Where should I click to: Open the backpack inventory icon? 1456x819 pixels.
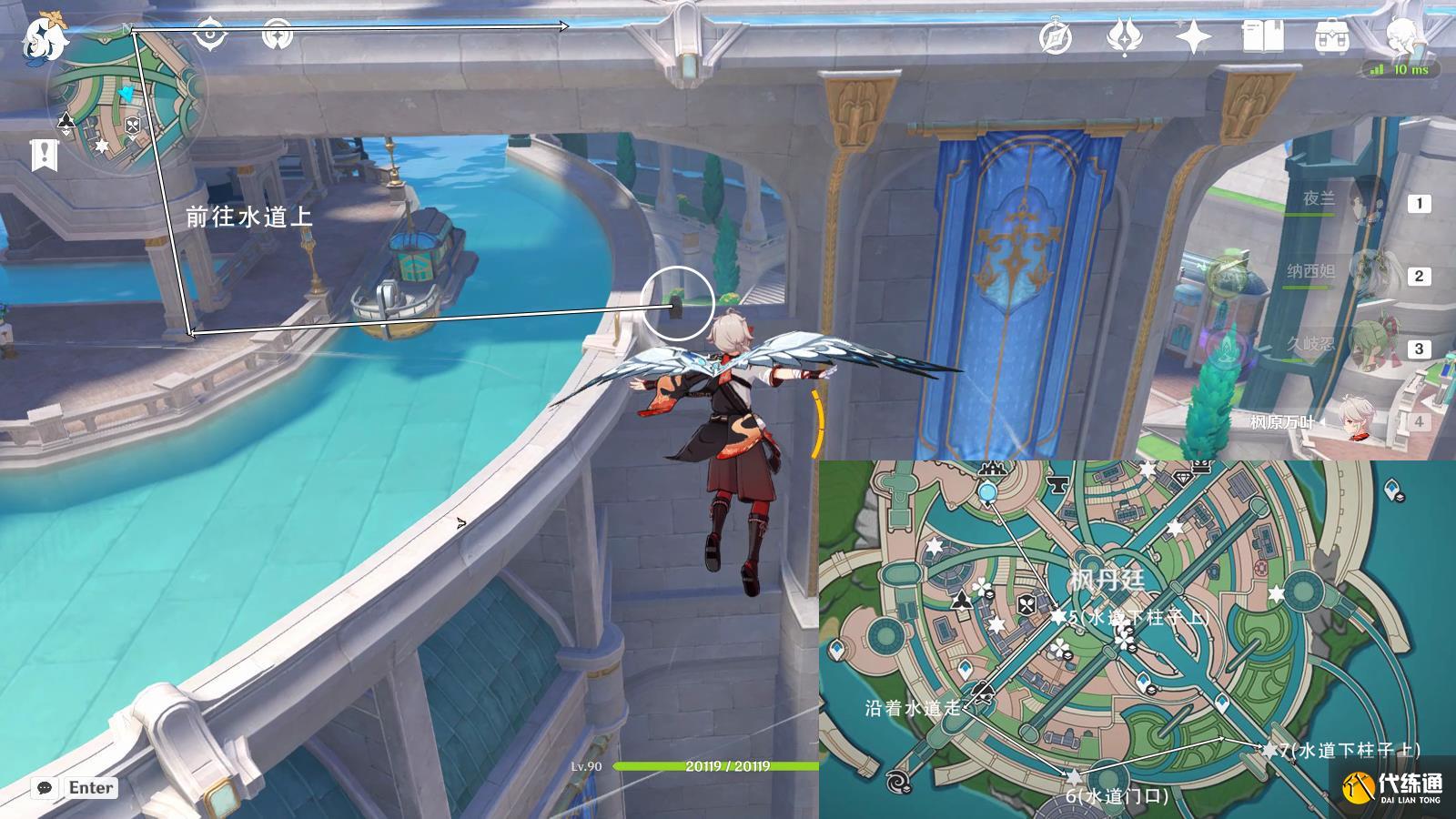click(1331, 37)
